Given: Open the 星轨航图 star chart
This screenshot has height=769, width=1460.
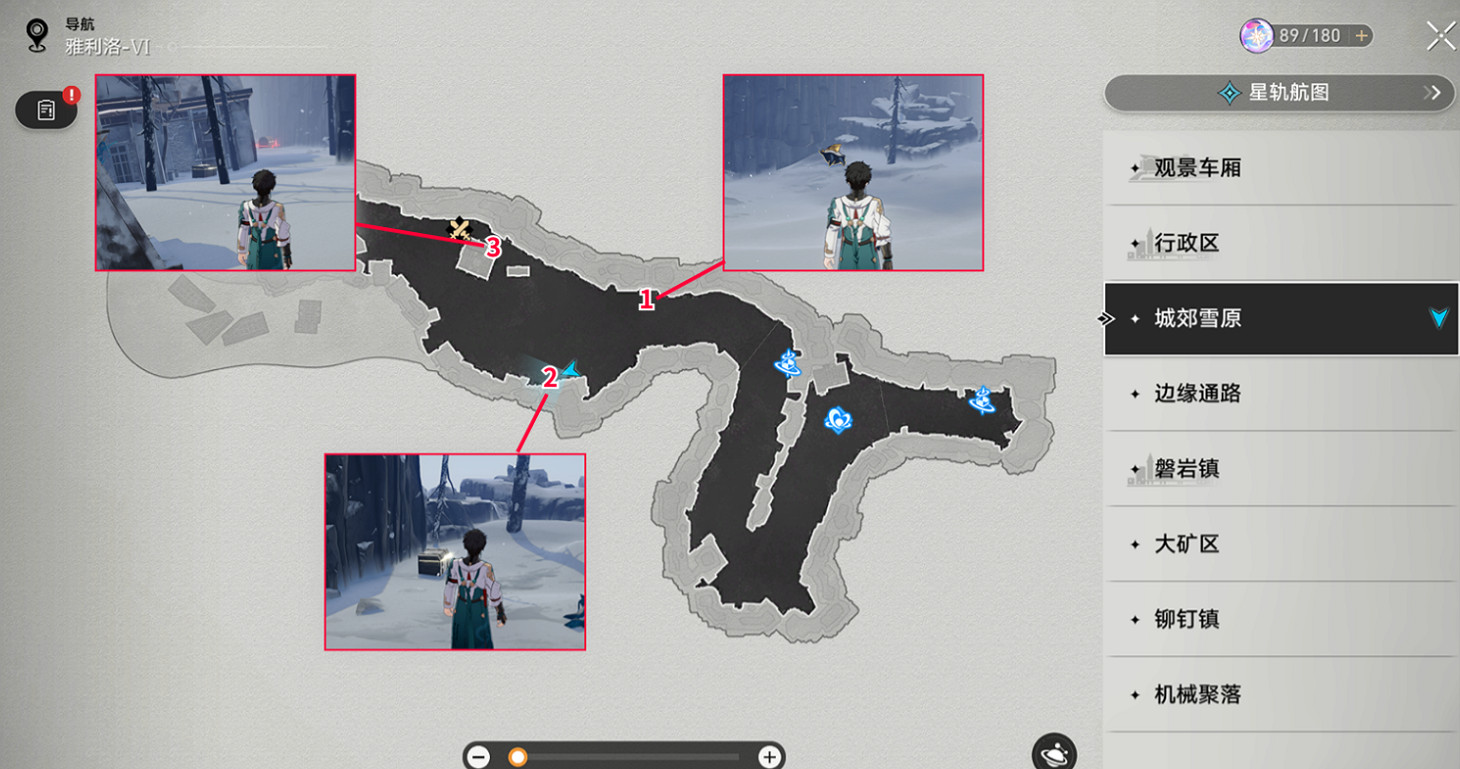Looking at the screenshot, I should (1280, 93).
